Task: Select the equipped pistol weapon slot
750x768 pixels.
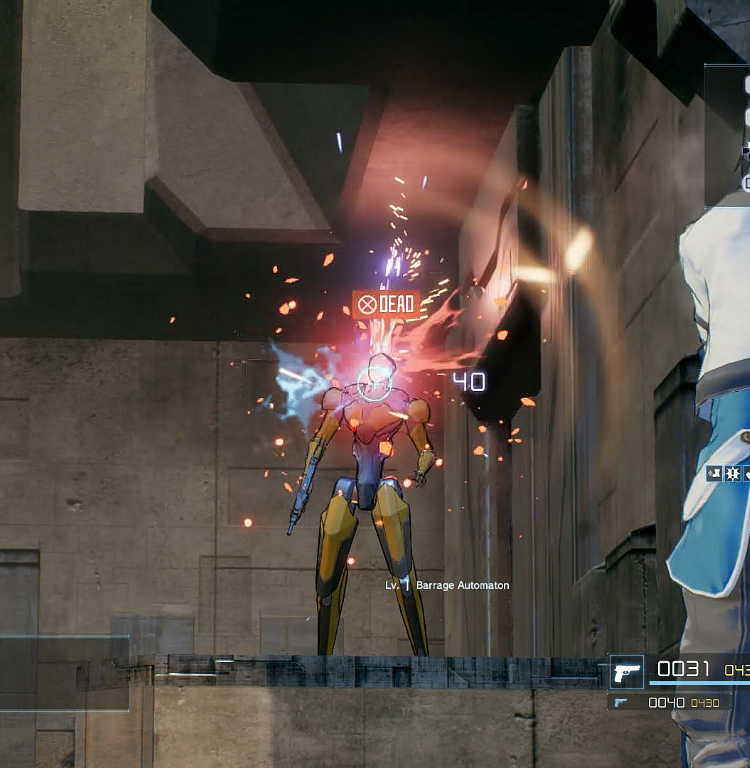Action: coord(627,671)
